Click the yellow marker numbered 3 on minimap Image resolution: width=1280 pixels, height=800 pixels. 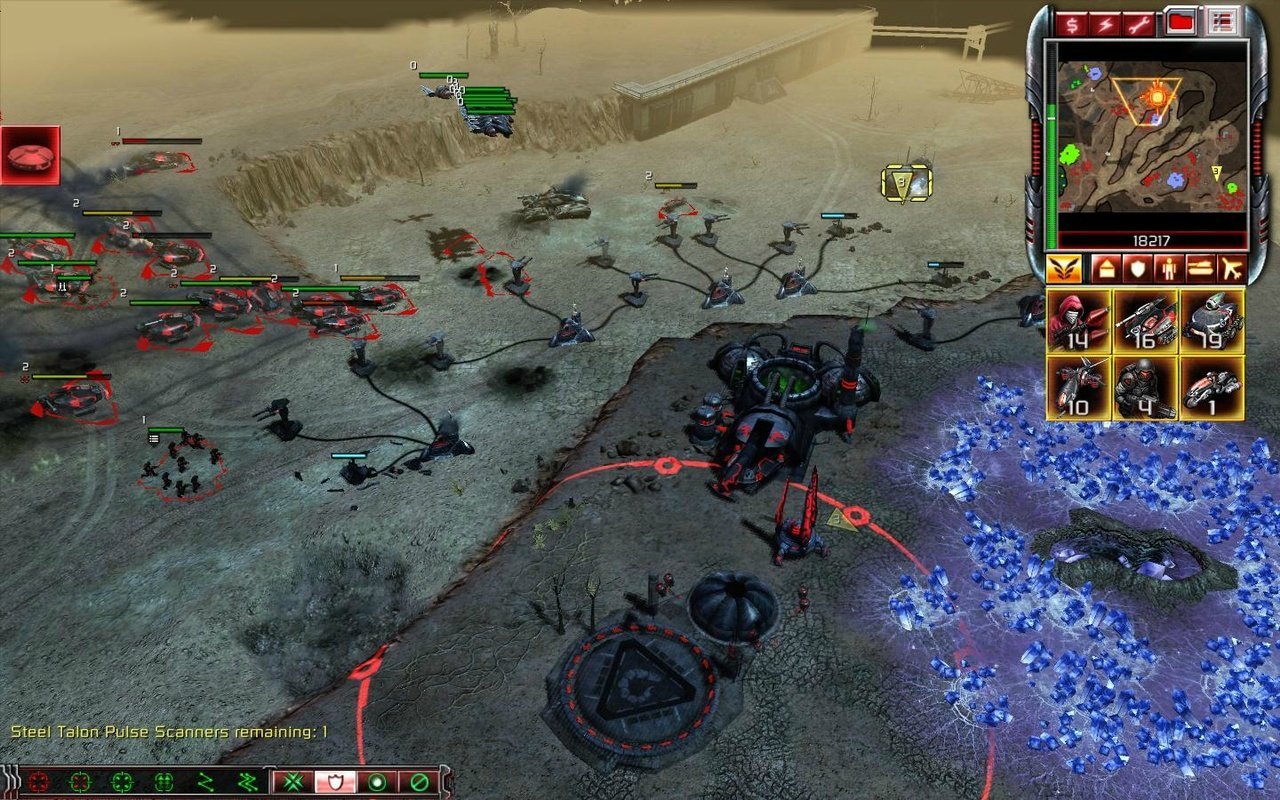[1216, 172]
